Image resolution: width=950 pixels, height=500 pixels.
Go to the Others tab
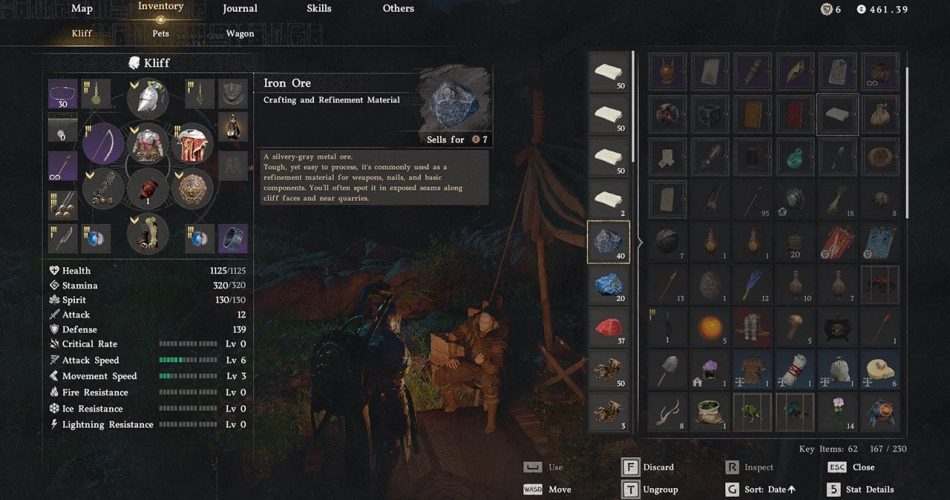coord(398,9)
